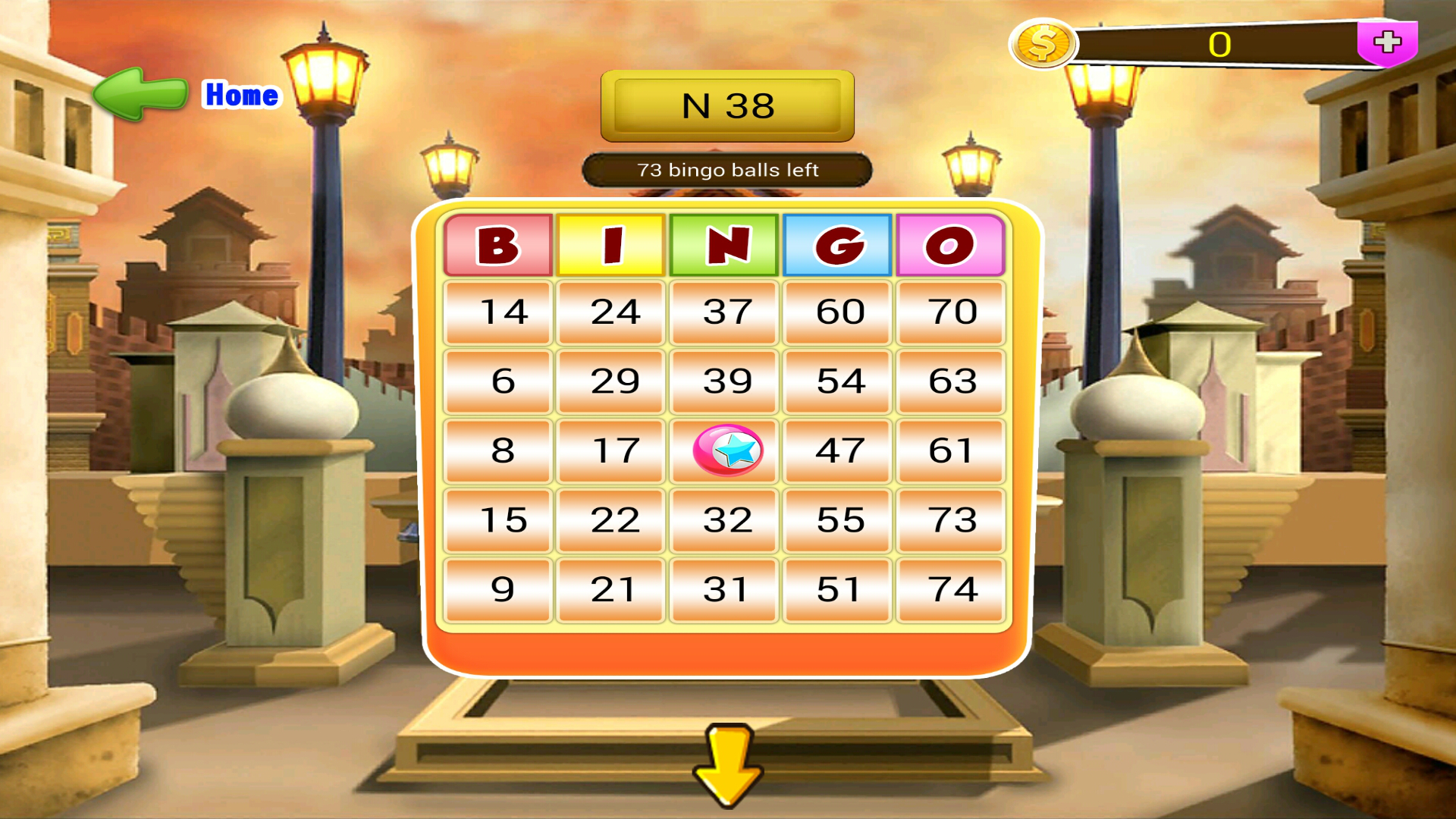Daub number 74 on the bingo card
The width and height of the screenshot is (1456, 819).
[x=950, y=588]
